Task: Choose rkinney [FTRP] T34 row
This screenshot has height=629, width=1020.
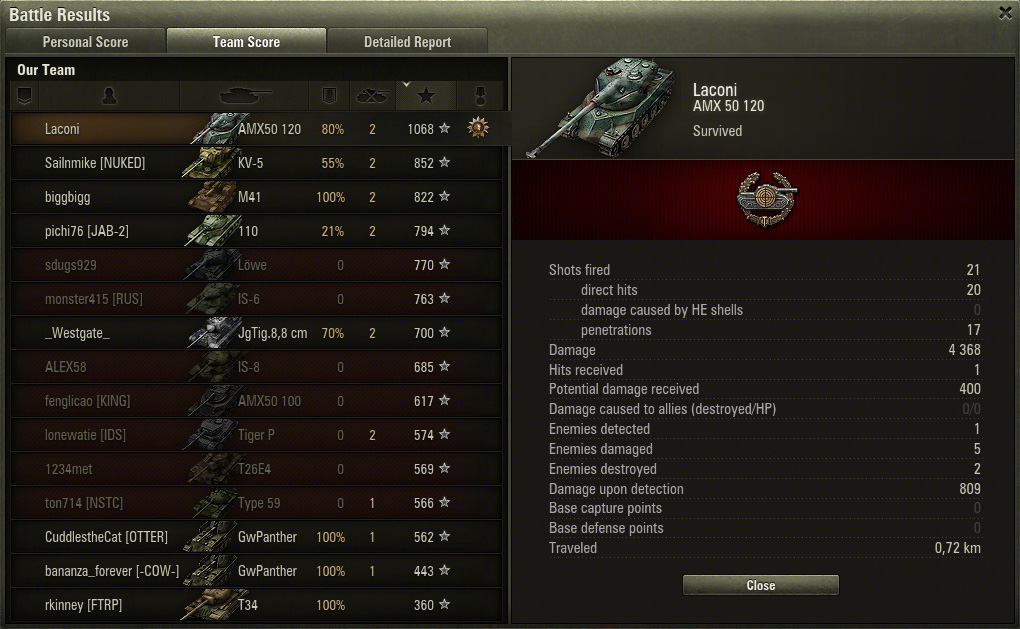Action: pos(256,605)
